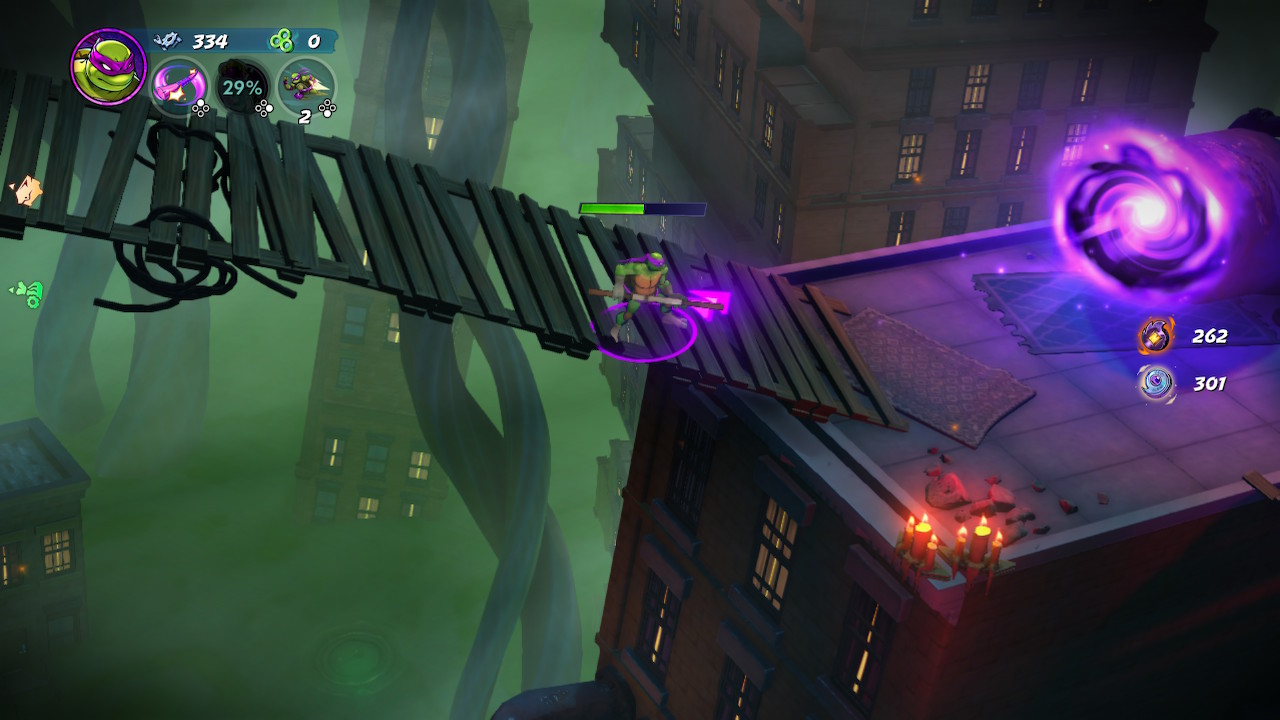This screenshot has width=1280, height=720.
Task: Select the 301 resource counter label
Action: [1209, 383]
